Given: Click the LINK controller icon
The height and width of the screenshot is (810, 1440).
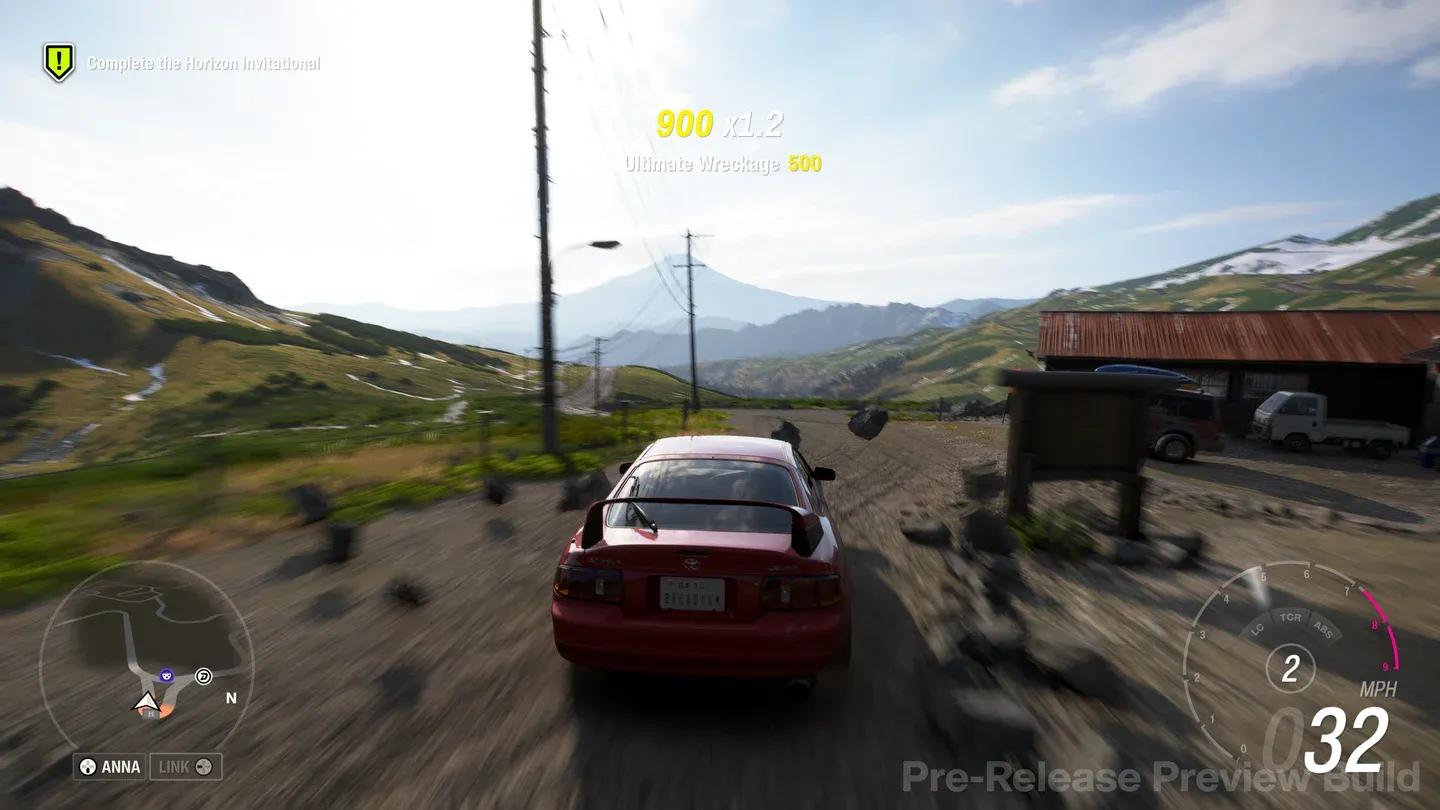Looking at the screenshot, I should pyautogui.click(x=204, y=765).
